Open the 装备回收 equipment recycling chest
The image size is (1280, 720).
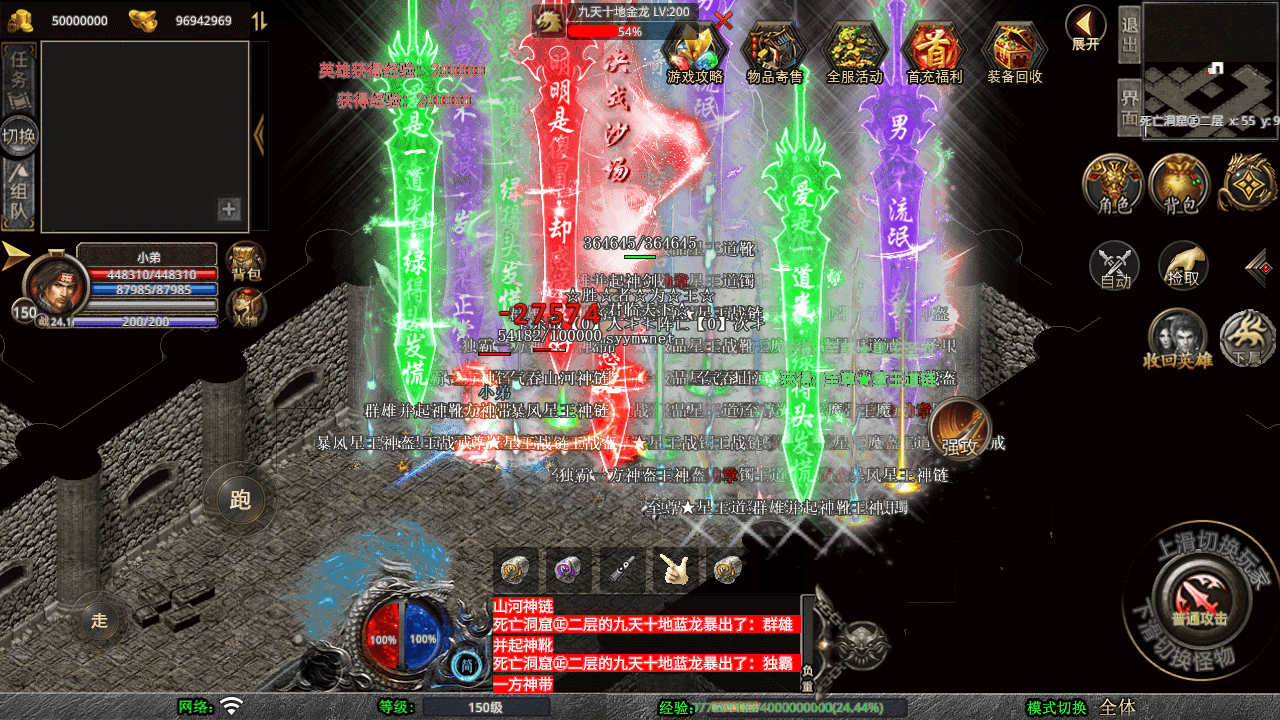1014,50
